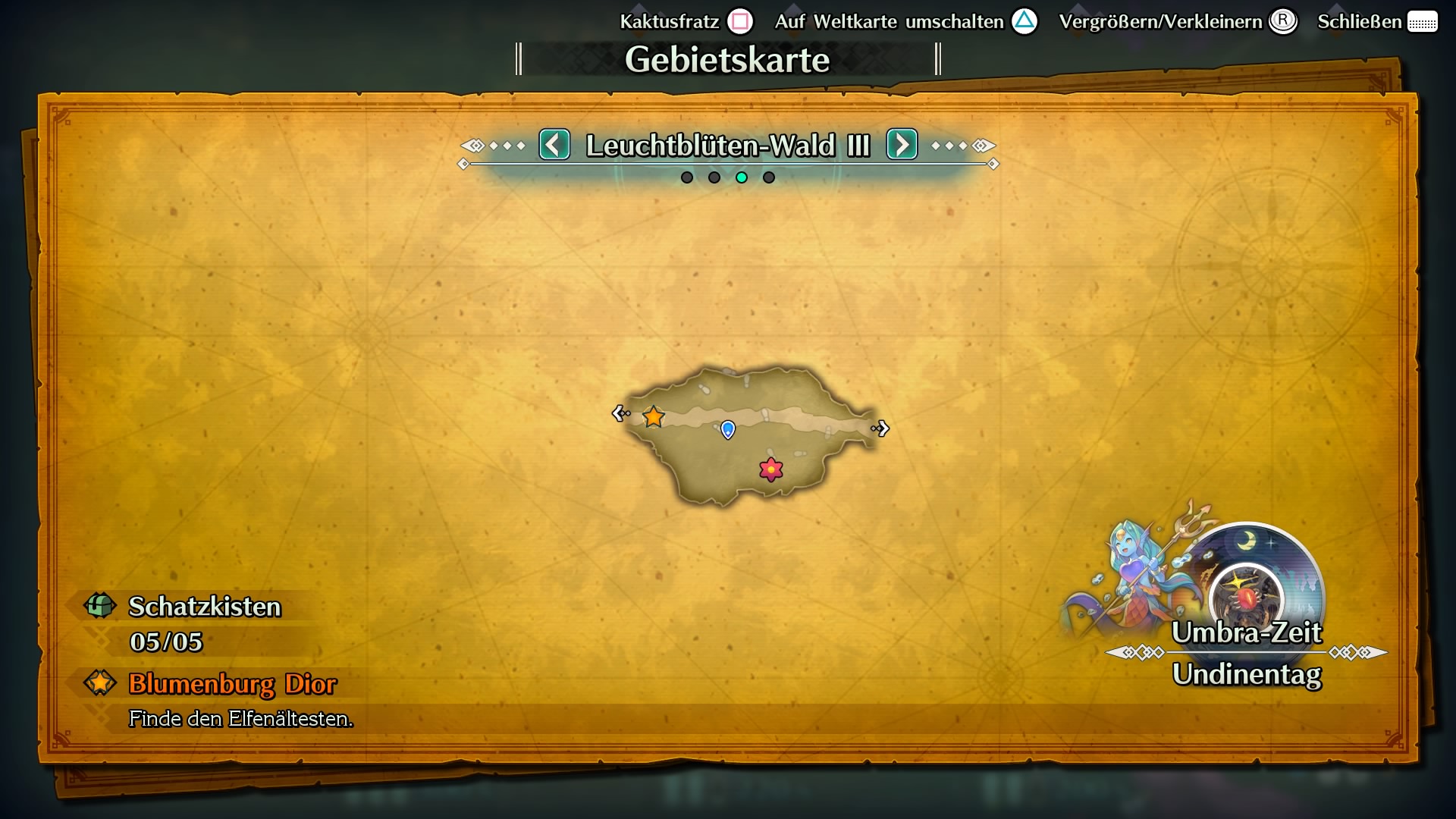Click the square Kaktusfratz button icon

point(740,21)
